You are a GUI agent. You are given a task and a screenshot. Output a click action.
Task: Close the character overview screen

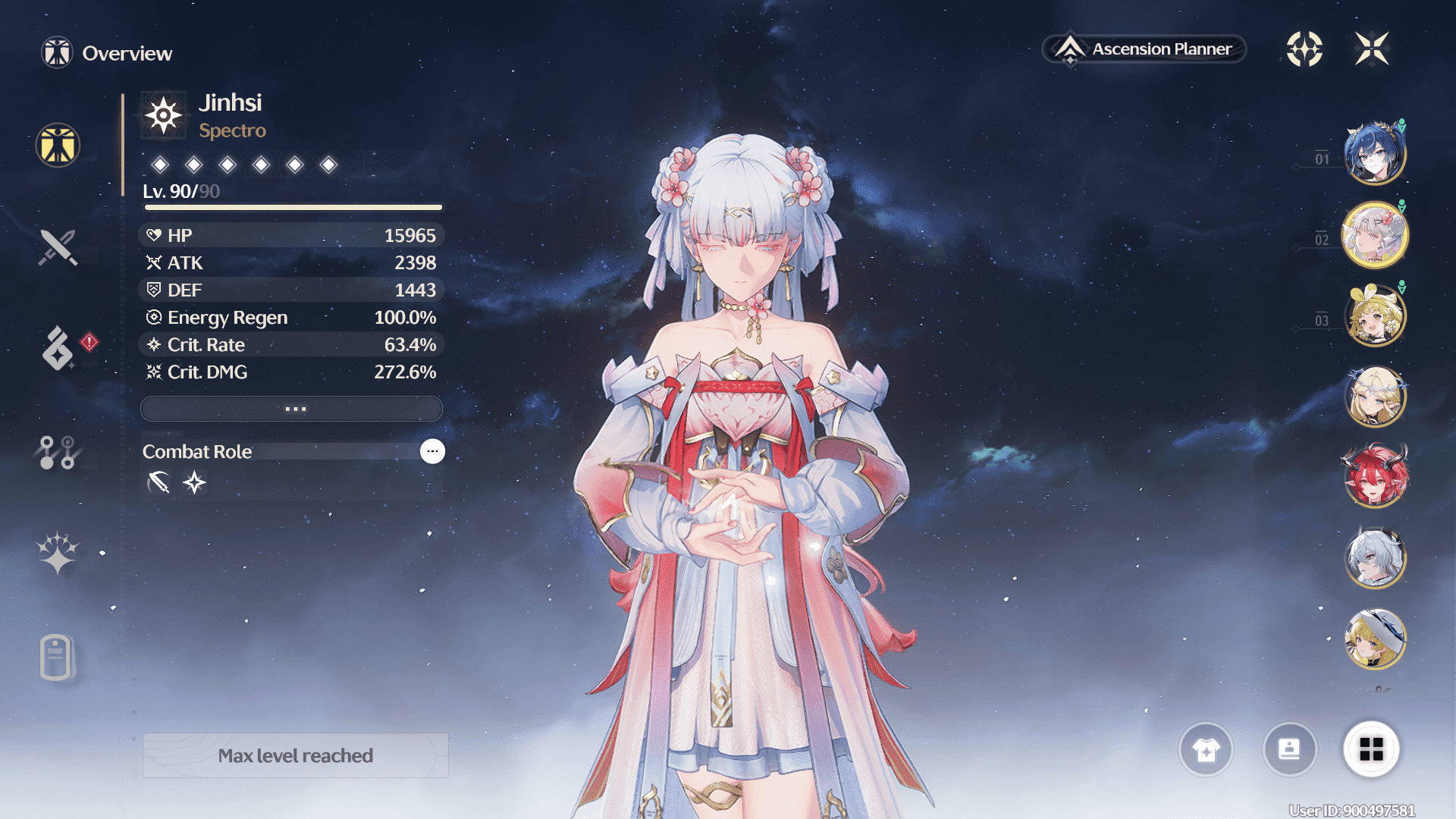pyautogui.click(x=1372, y=49)
